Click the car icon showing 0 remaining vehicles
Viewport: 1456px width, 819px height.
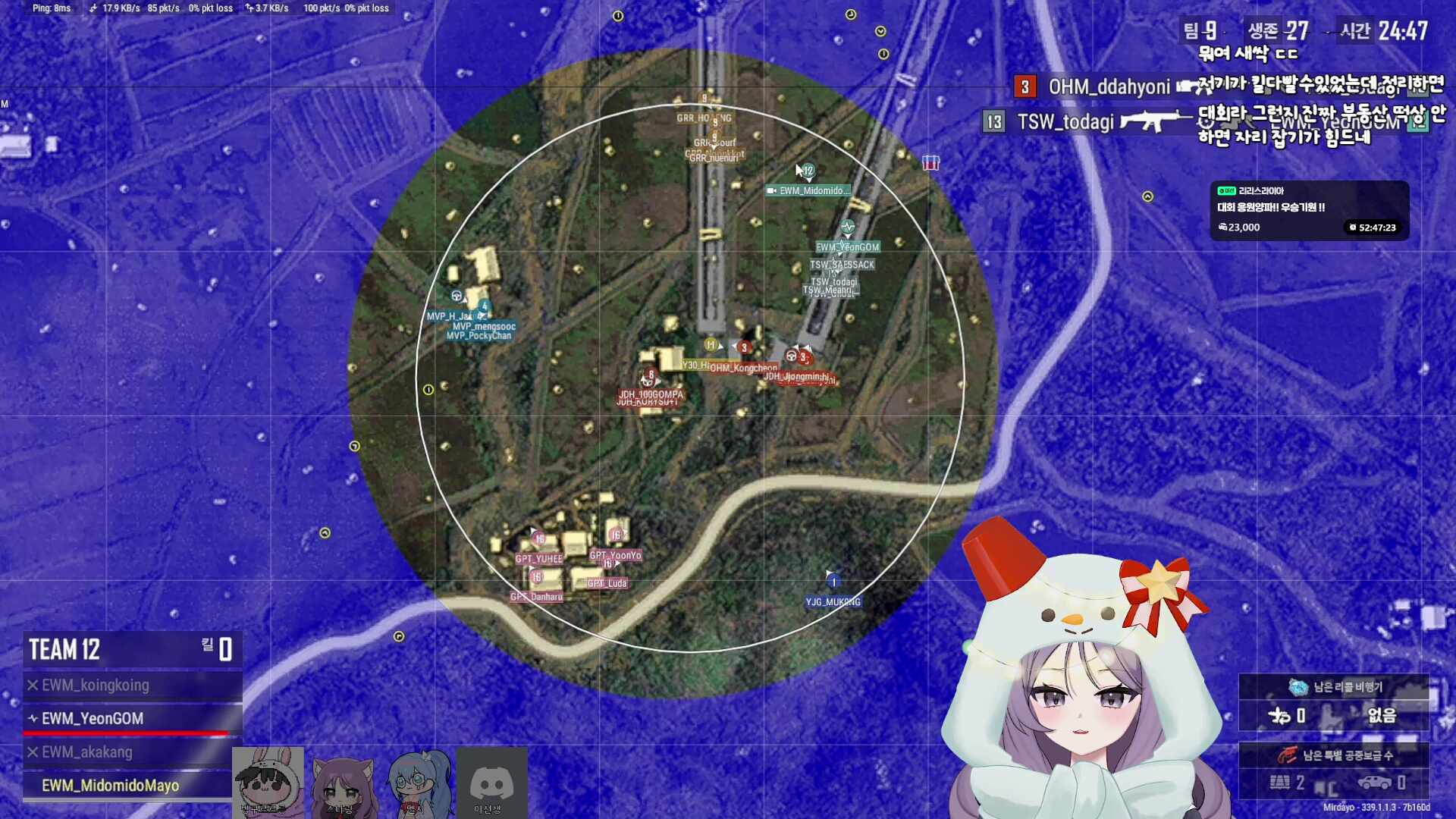pos(1375,782)
